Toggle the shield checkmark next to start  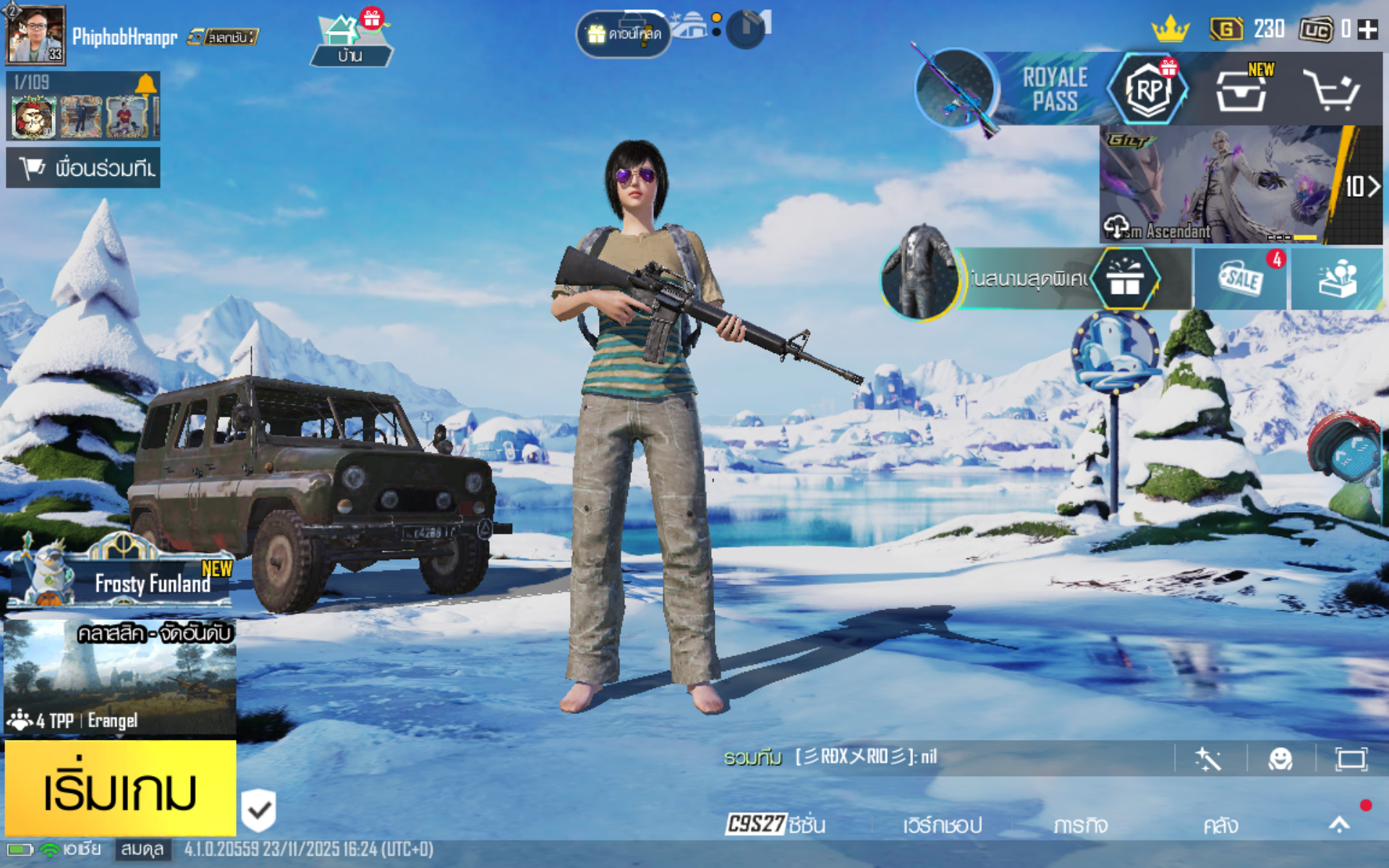click(258, 810)
